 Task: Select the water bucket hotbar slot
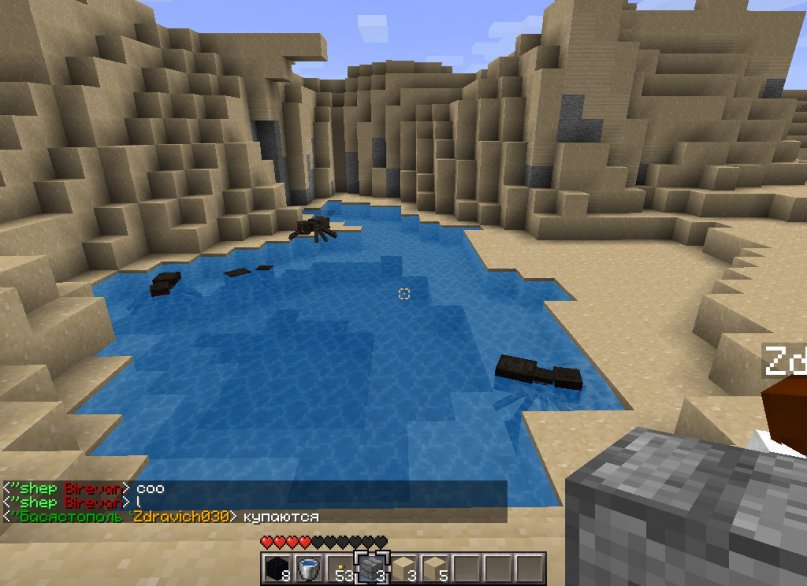[x=309, y=569]
